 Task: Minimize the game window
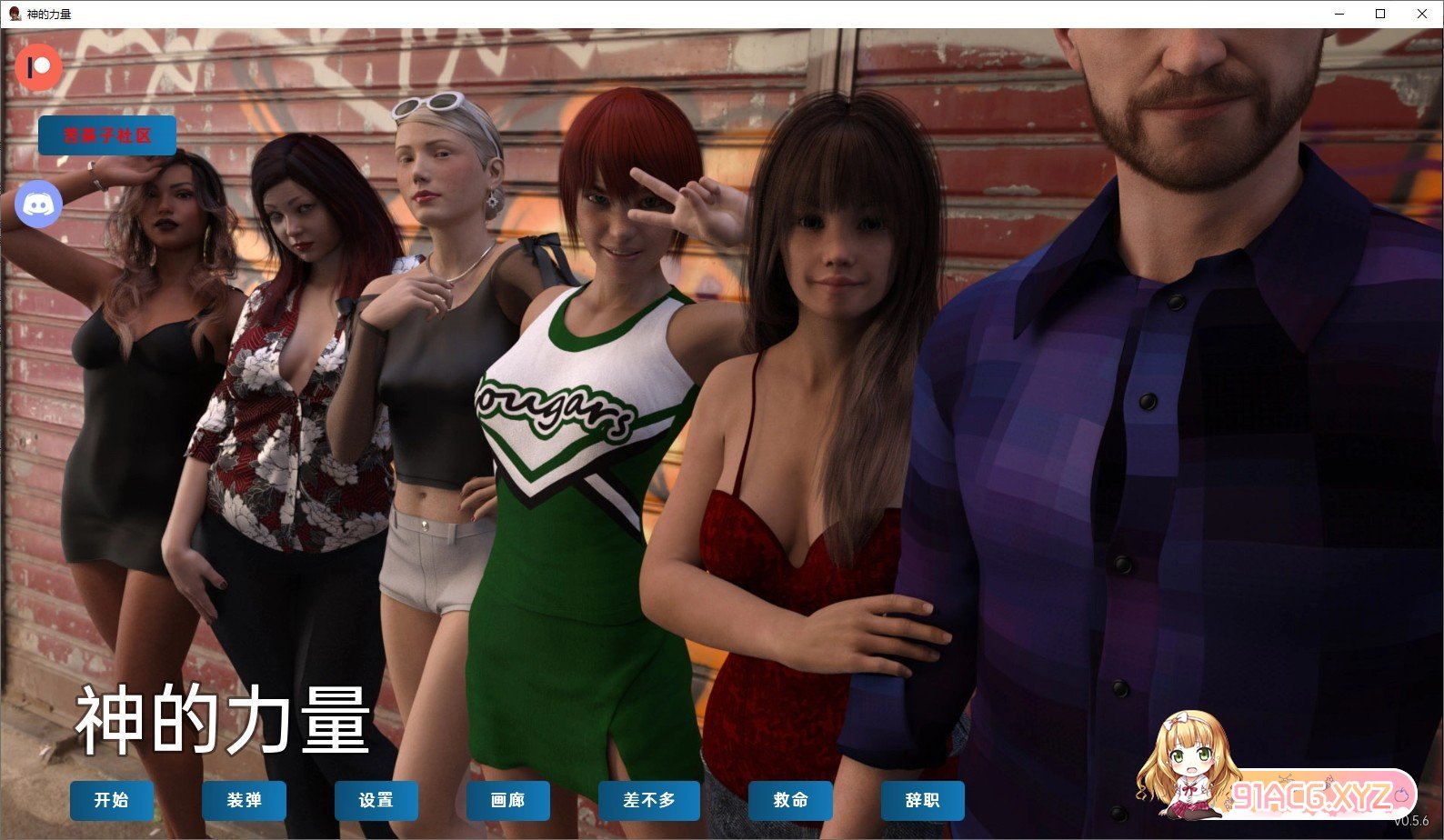pos(1339,14)
